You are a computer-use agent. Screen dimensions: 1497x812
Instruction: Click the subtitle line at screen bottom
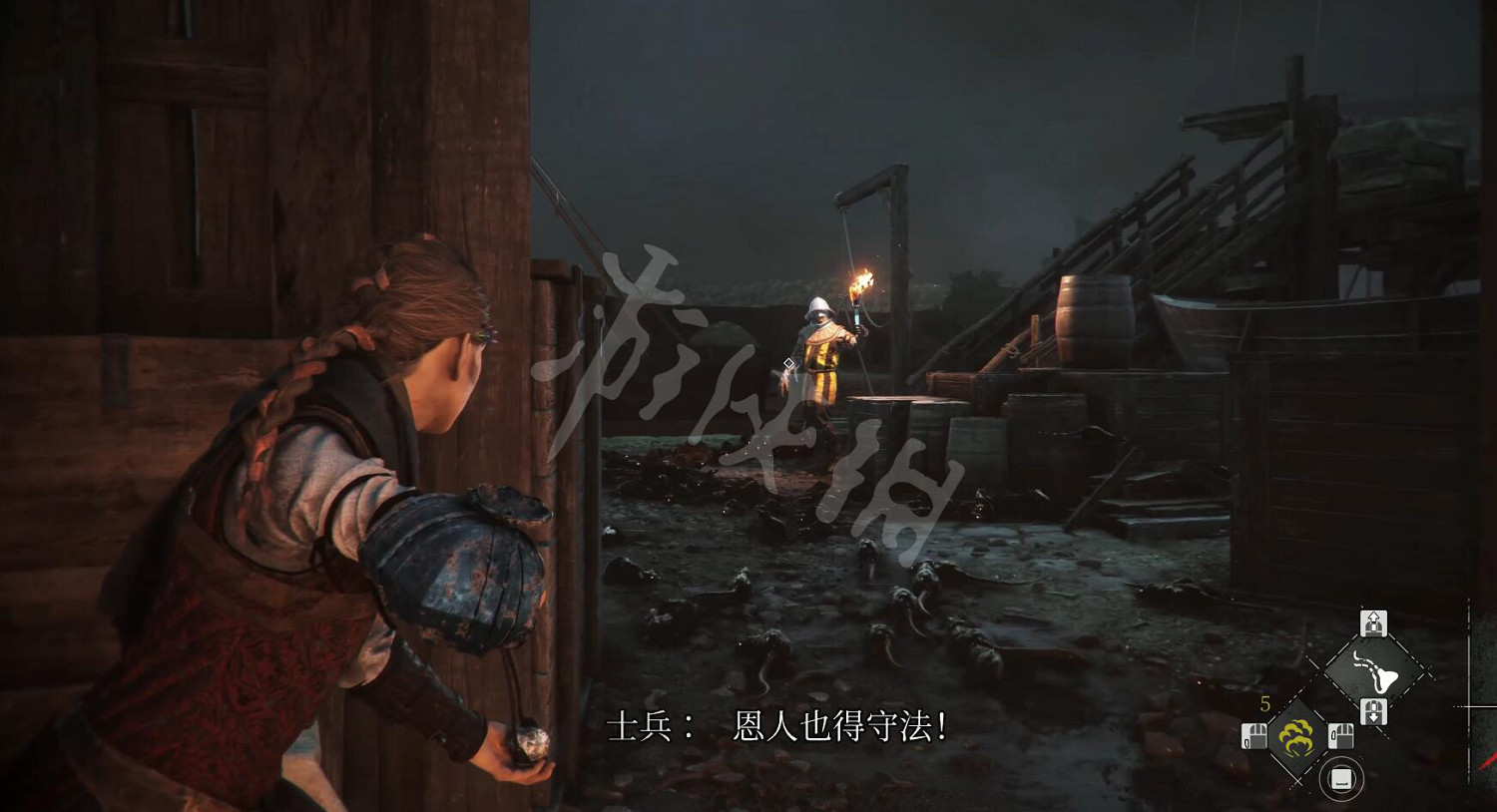click(x=778, y=725)
